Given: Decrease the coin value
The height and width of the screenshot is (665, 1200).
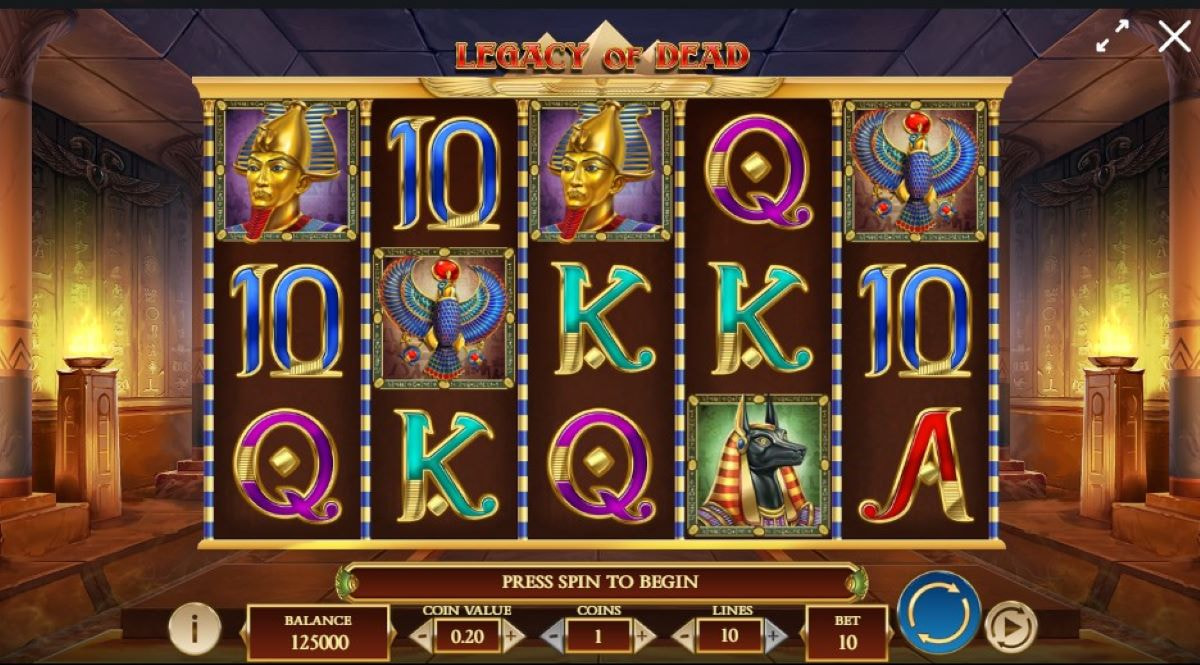Looking at the screenshot, I should [421, 636].
